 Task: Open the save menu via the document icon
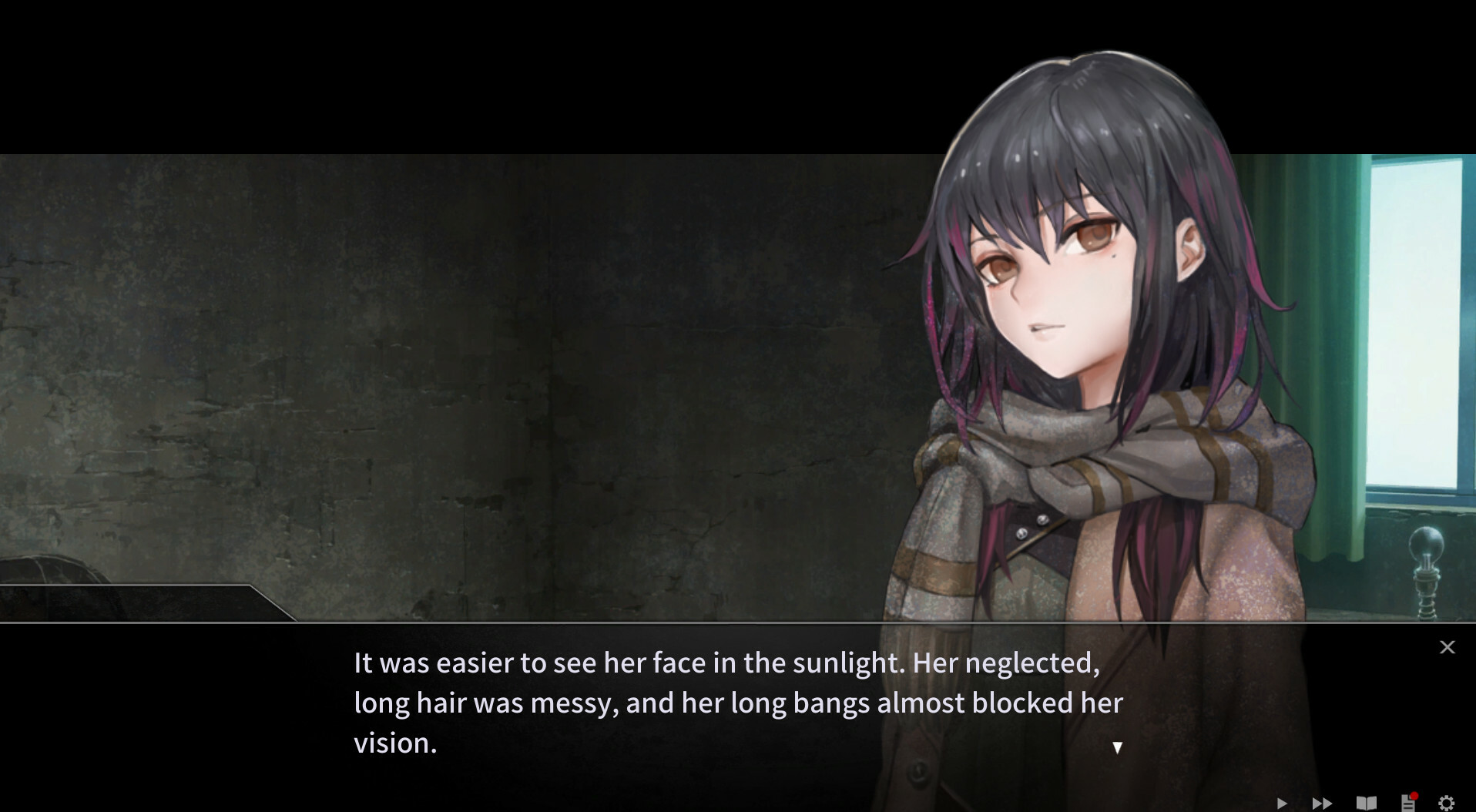click(1407, 804)
